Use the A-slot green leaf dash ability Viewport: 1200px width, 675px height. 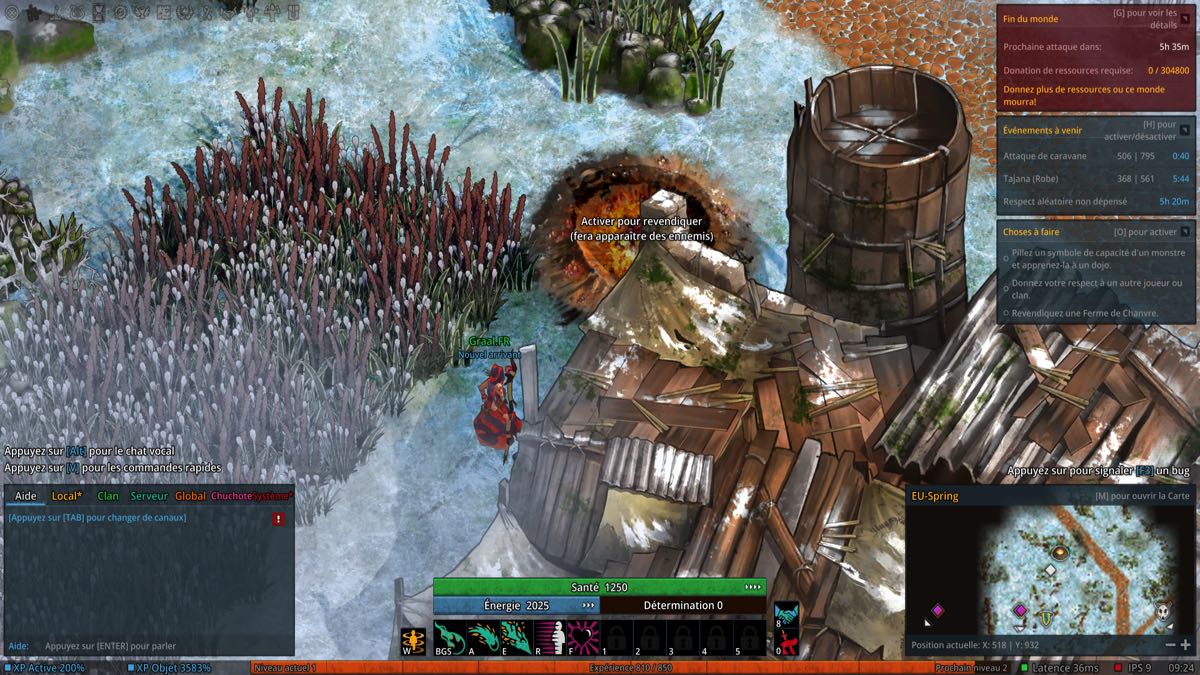pyautogui.click(x=483, y=636)
